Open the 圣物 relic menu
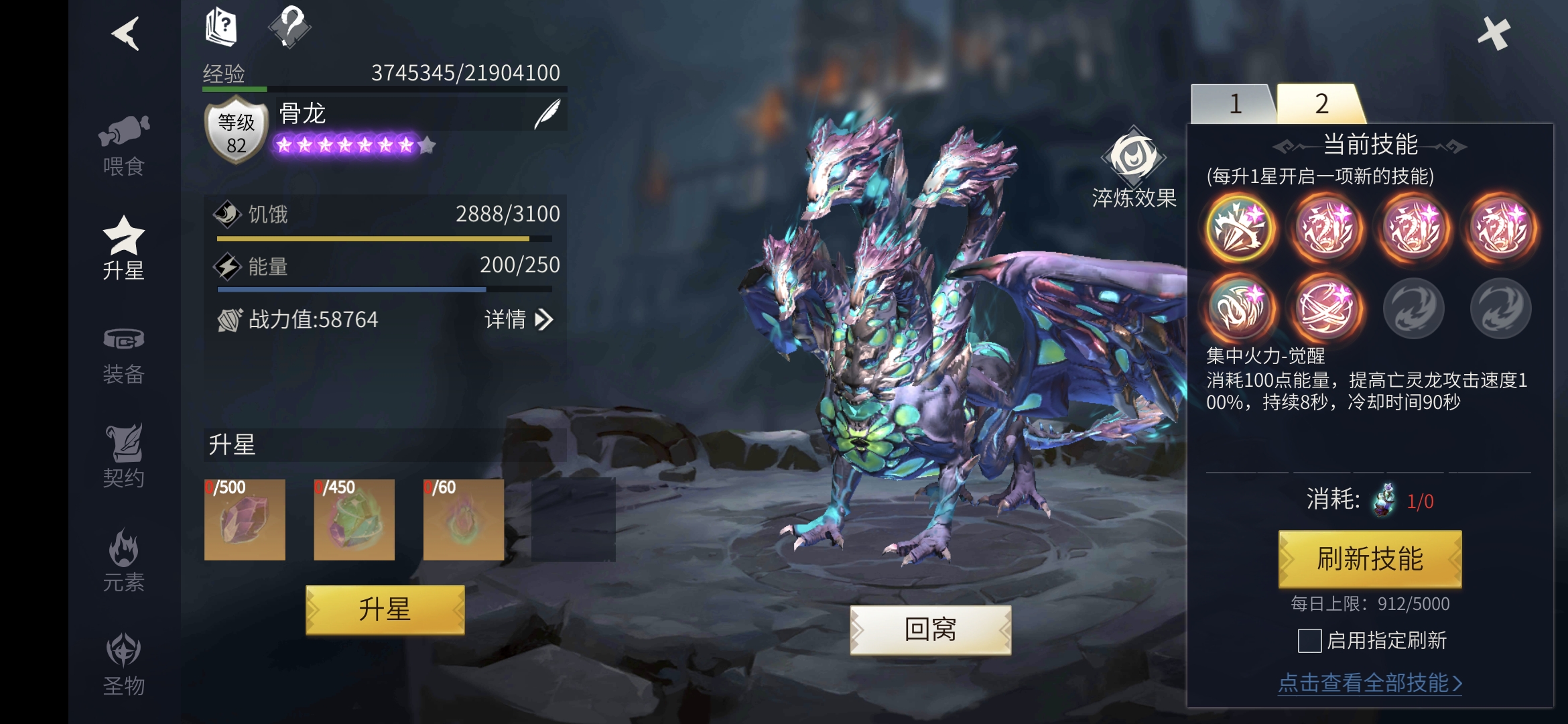This screenshot has width=1568, height=724. tap(124, 665)
